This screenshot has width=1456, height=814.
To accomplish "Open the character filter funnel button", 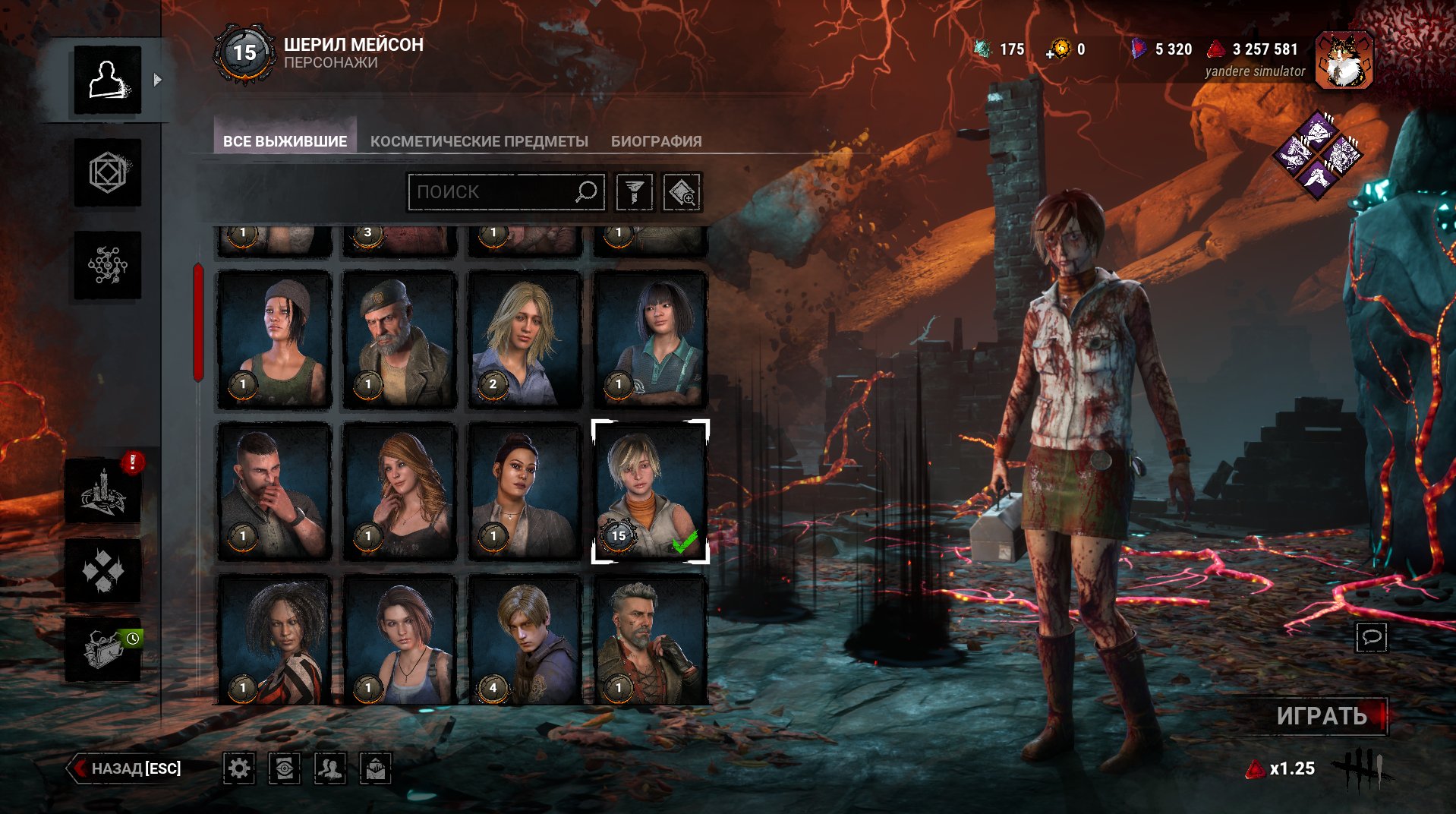I will tap(634, 192).
